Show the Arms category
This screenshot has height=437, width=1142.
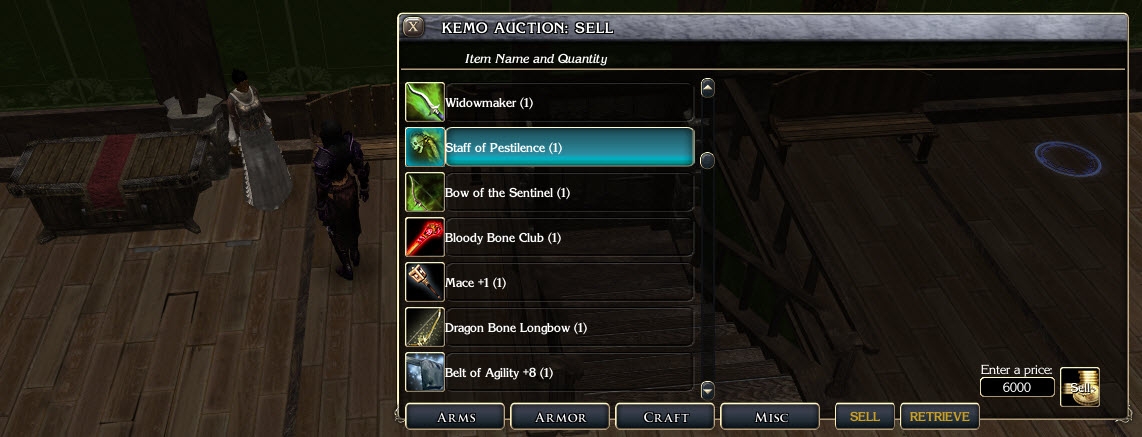click(455, 416)
